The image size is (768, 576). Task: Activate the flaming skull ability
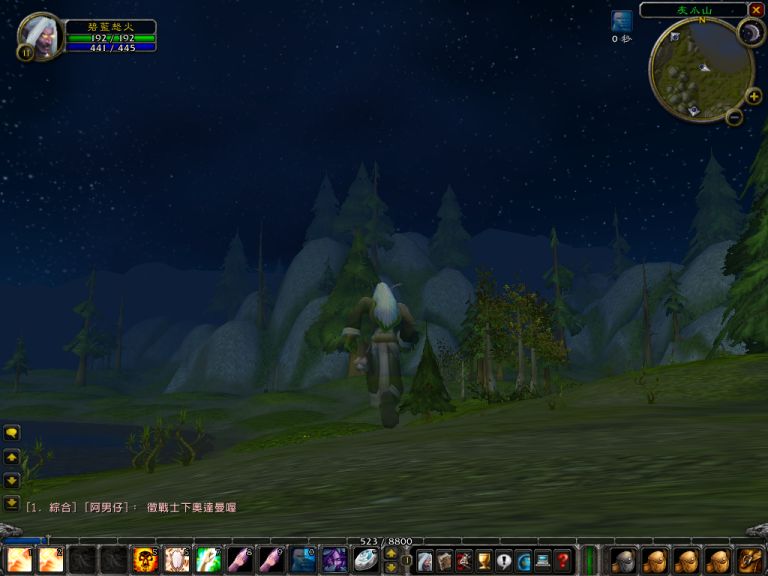[144, 560]
